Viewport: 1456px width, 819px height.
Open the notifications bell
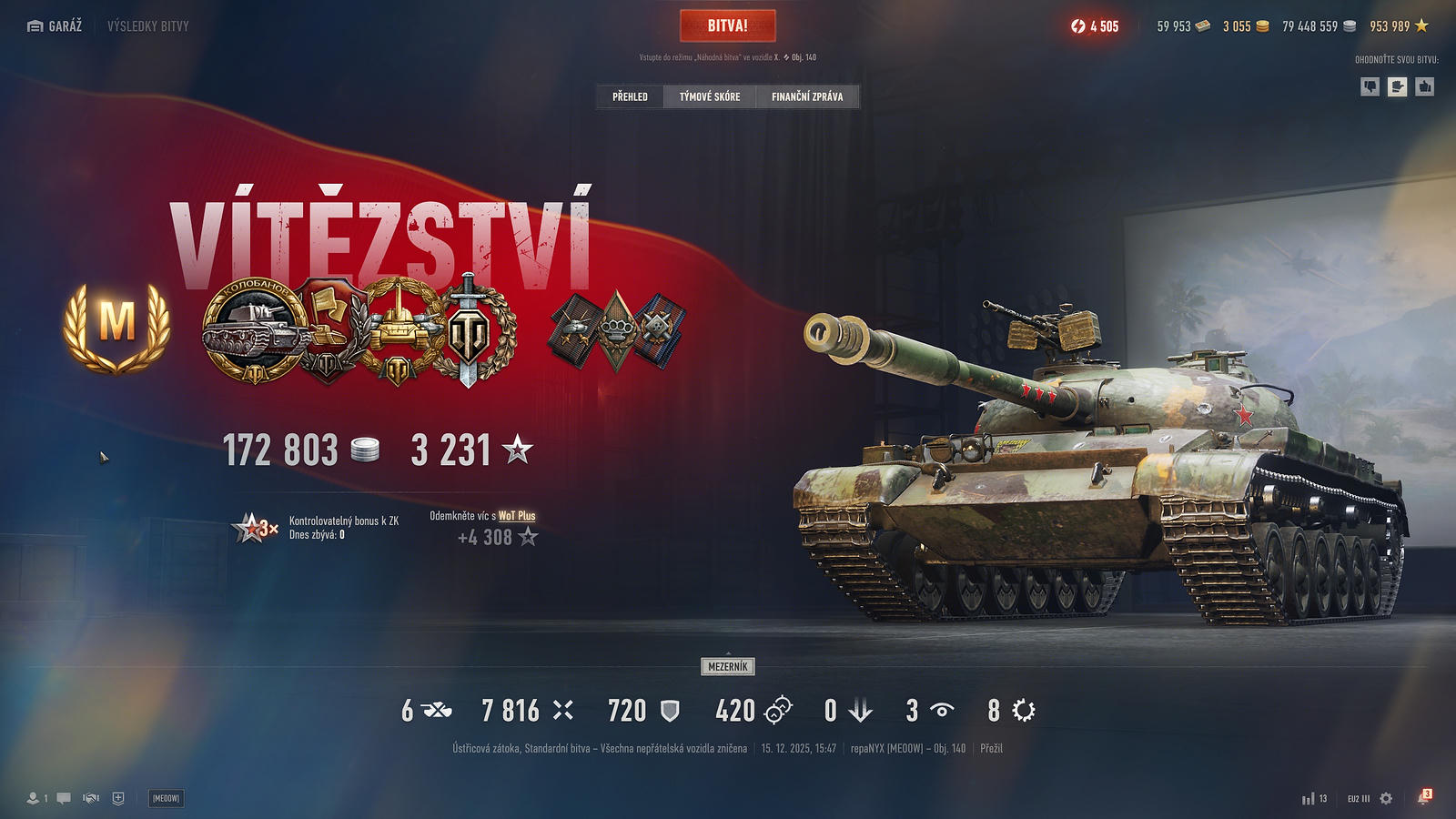[x=1423, y=798]
